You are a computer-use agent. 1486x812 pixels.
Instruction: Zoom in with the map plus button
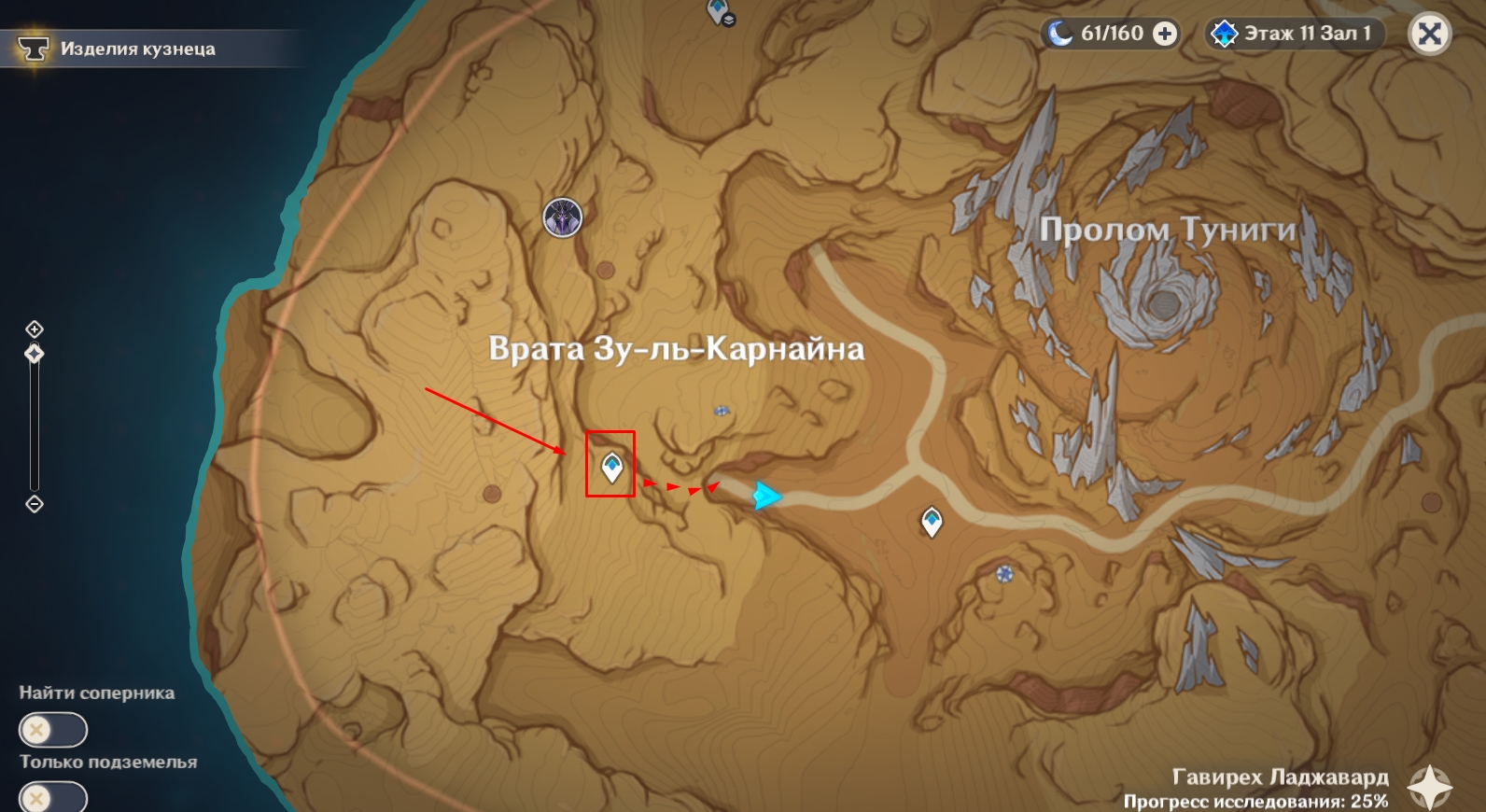35,329
